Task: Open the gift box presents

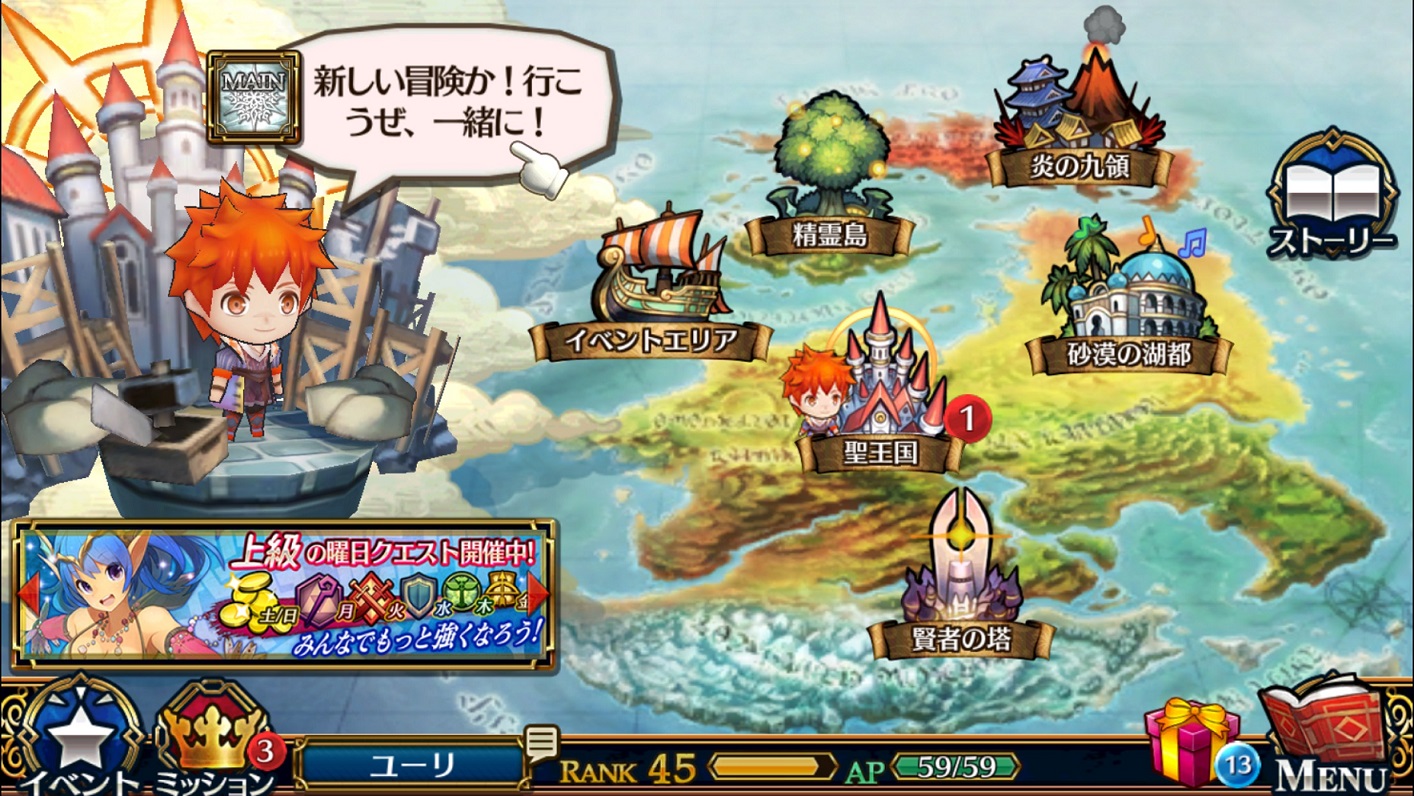Action: click(x=1192, y=740)
